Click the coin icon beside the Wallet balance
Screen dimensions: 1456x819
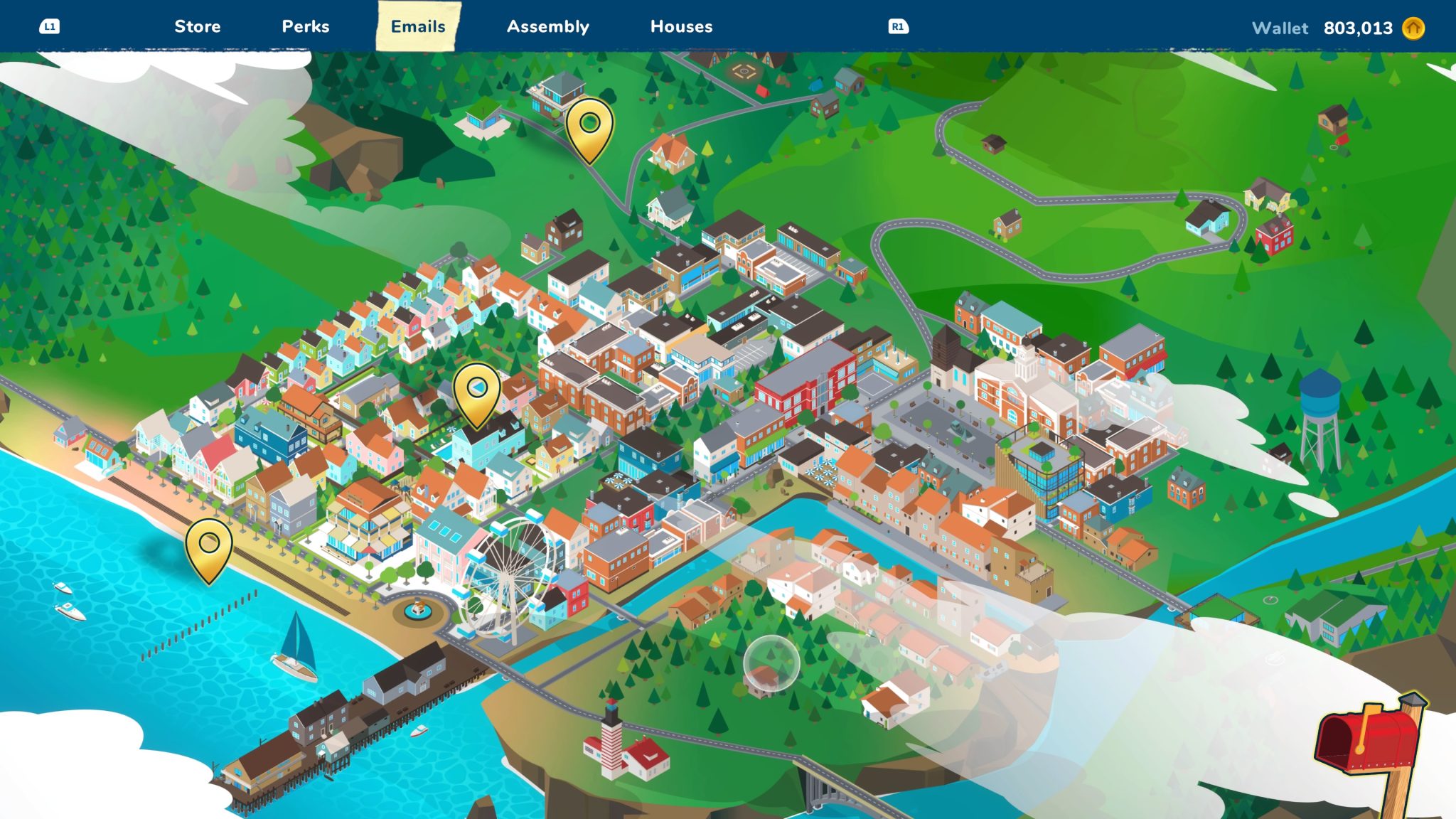click(1415, 28)
